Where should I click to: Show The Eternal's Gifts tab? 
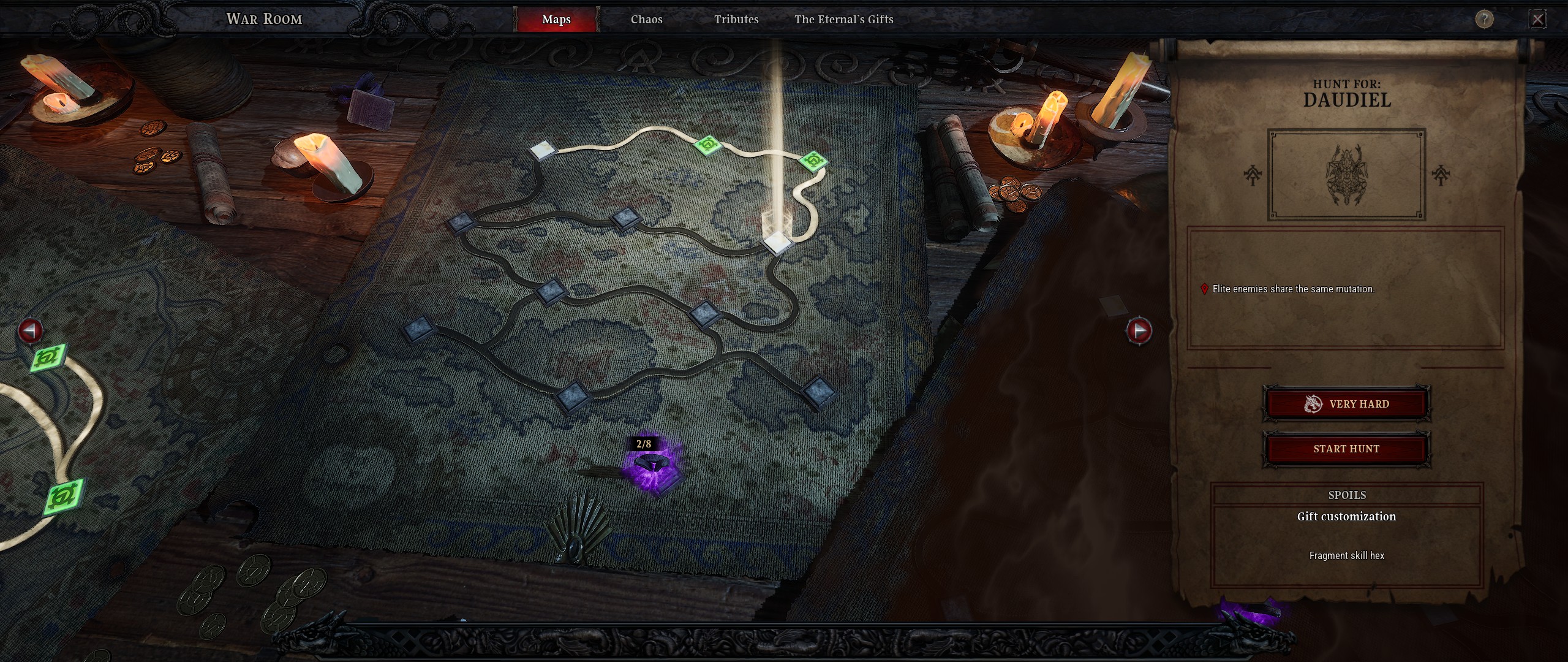pos(843,19)
